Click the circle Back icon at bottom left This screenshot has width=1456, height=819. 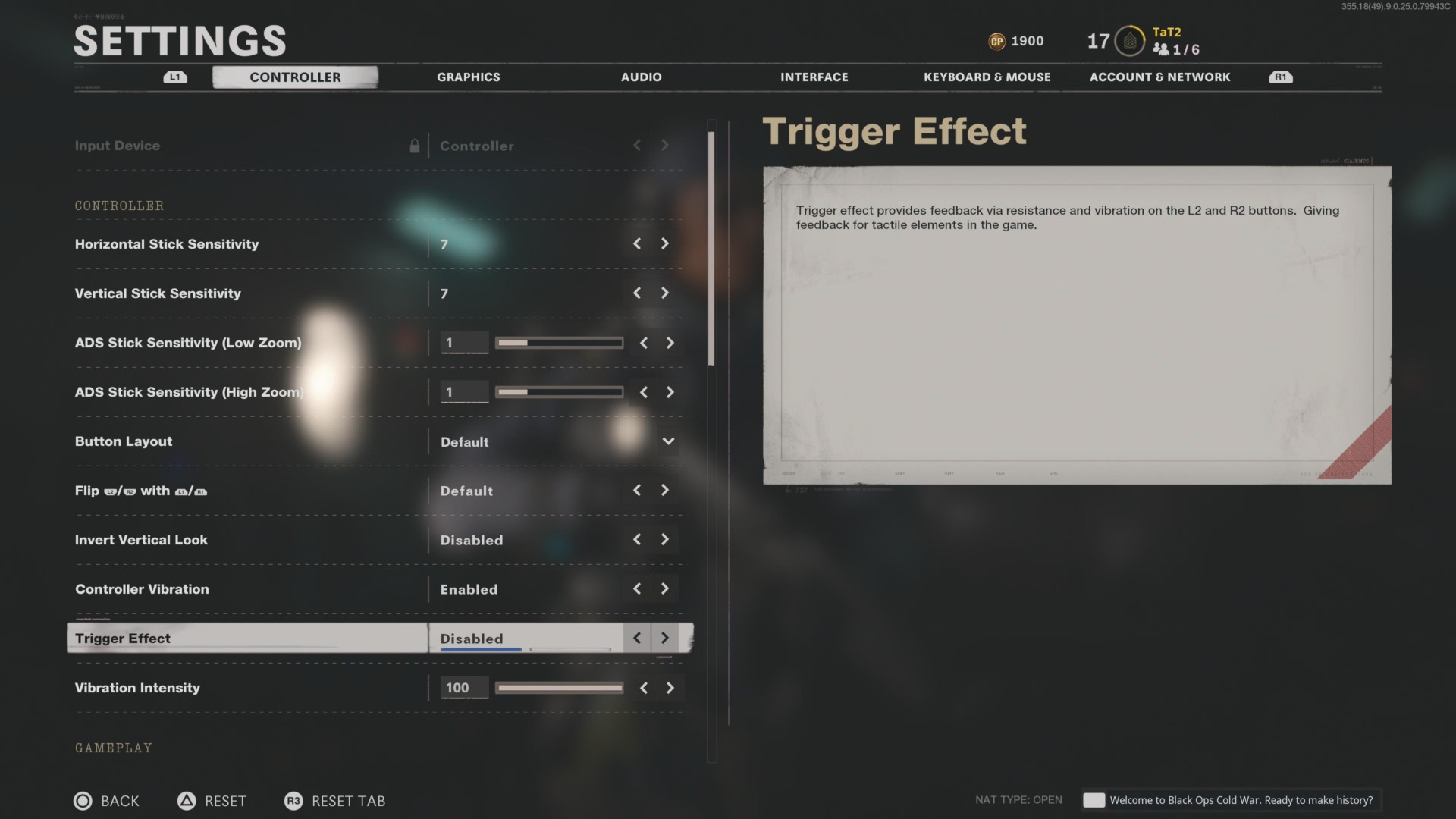(83, 801)
